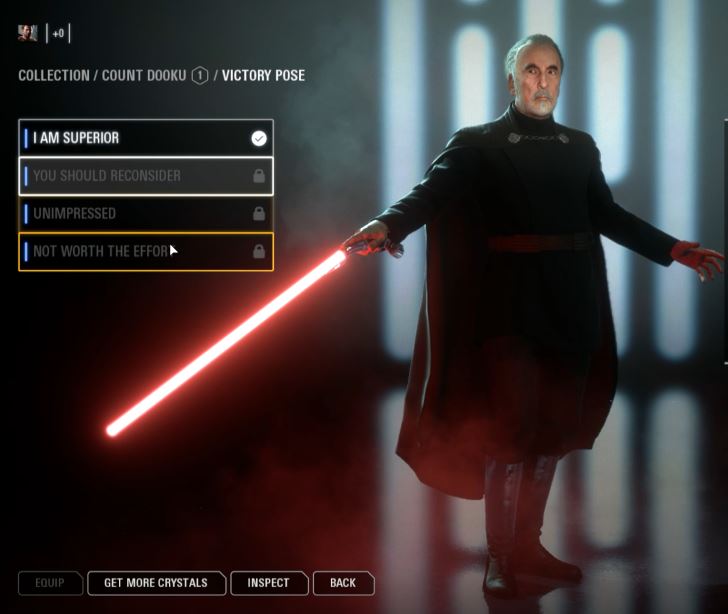Select the Not Worth The Effort pose

145,252
